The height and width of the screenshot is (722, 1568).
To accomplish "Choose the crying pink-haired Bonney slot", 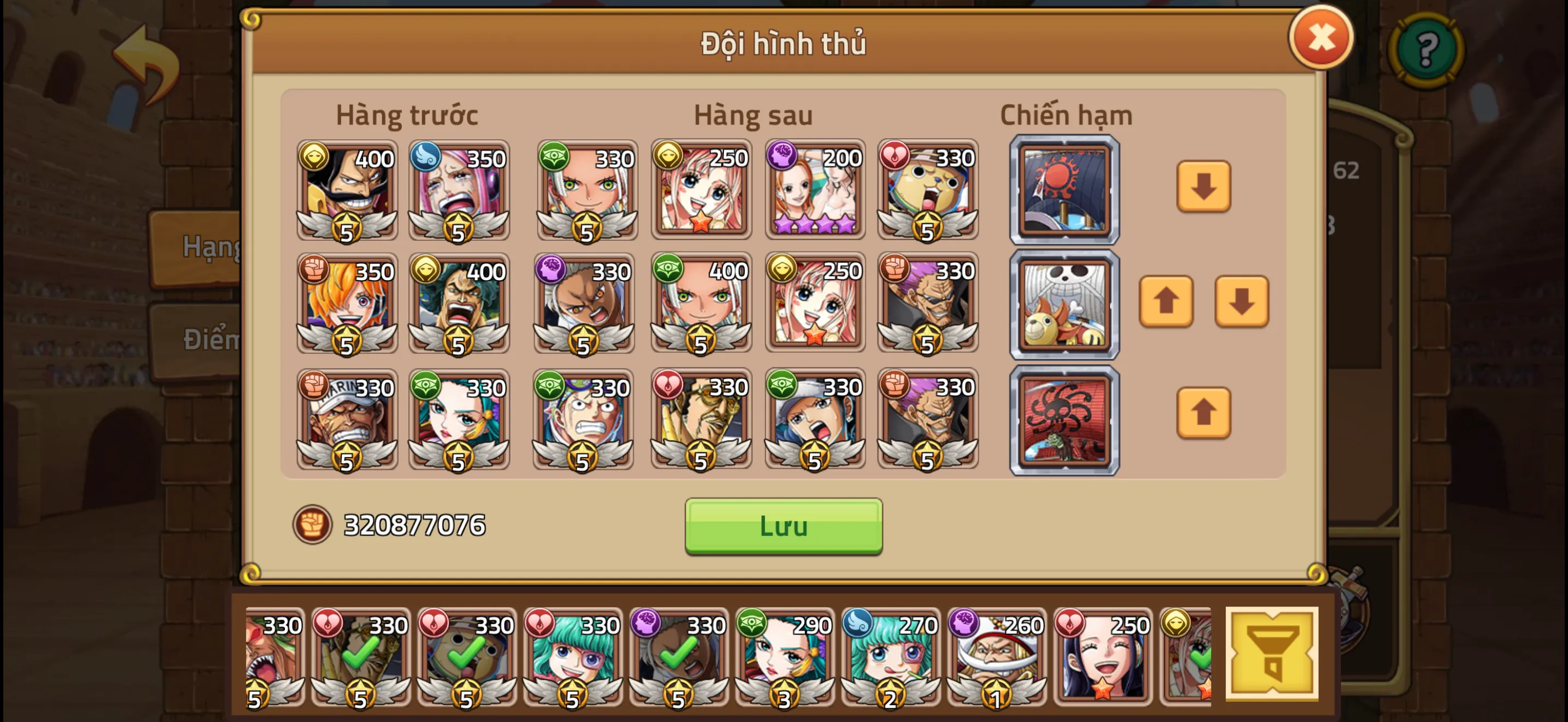I will 458,190.
